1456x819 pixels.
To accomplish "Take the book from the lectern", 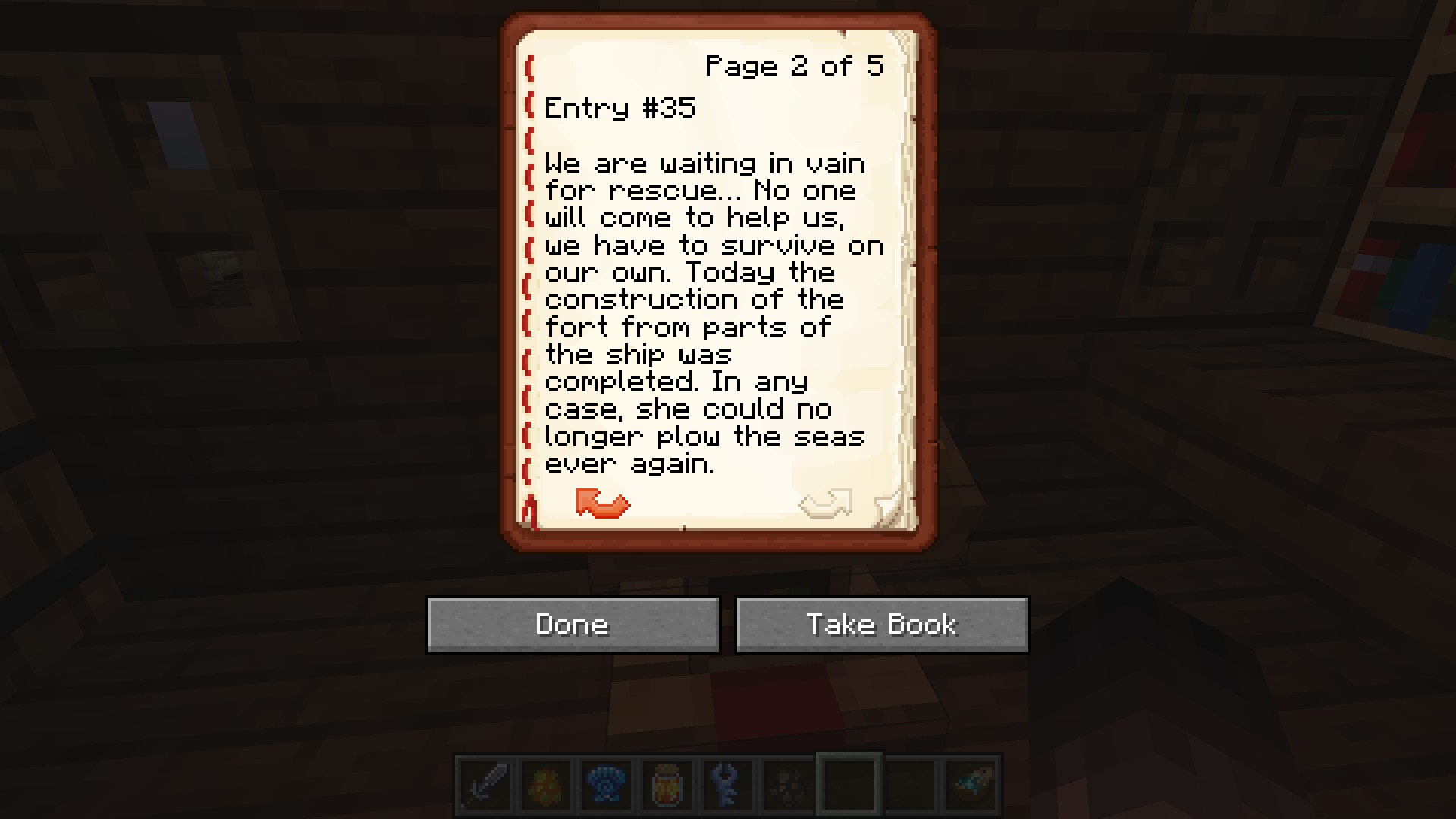I will coord(882,624).
